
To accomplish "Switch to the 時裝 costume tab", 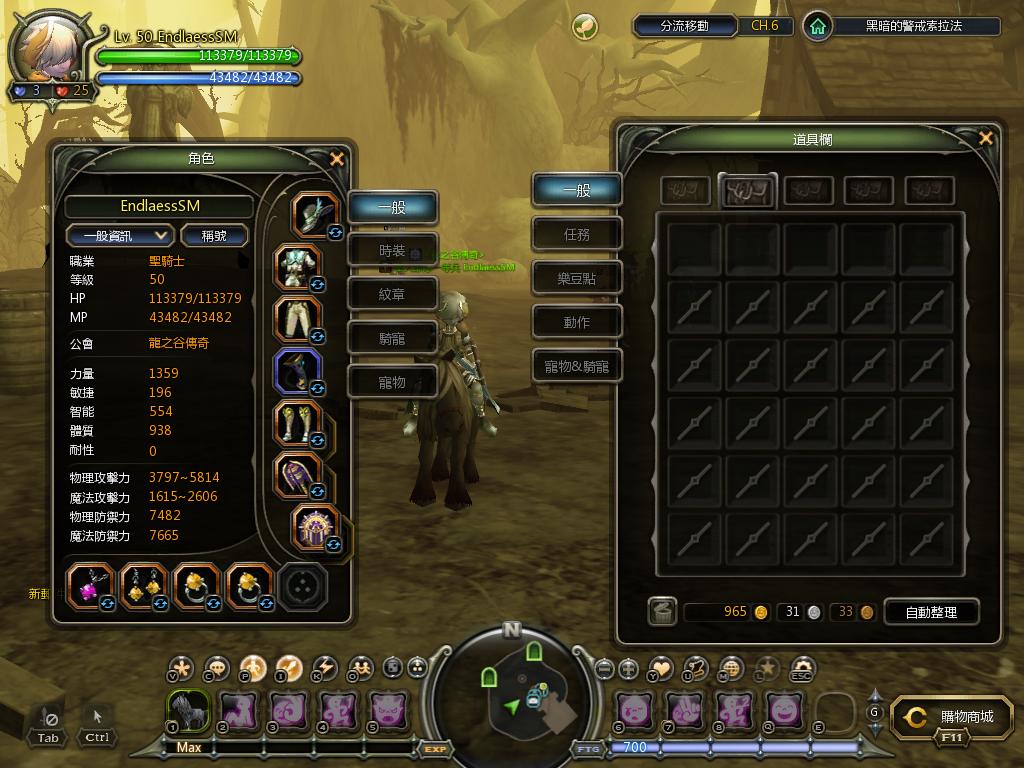I will point(392,251).
